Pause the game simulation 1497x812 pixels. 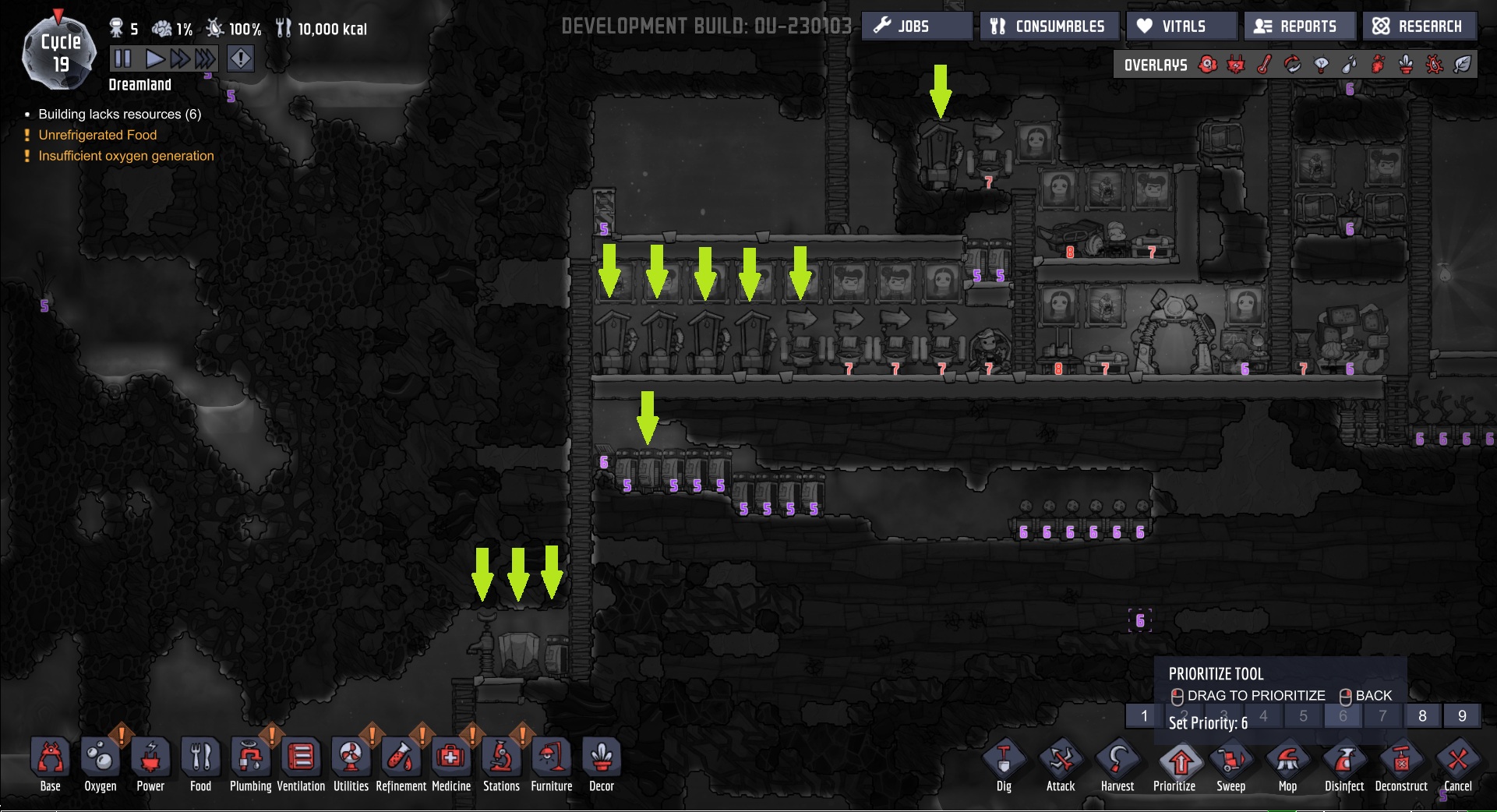[x=122, y=58]
